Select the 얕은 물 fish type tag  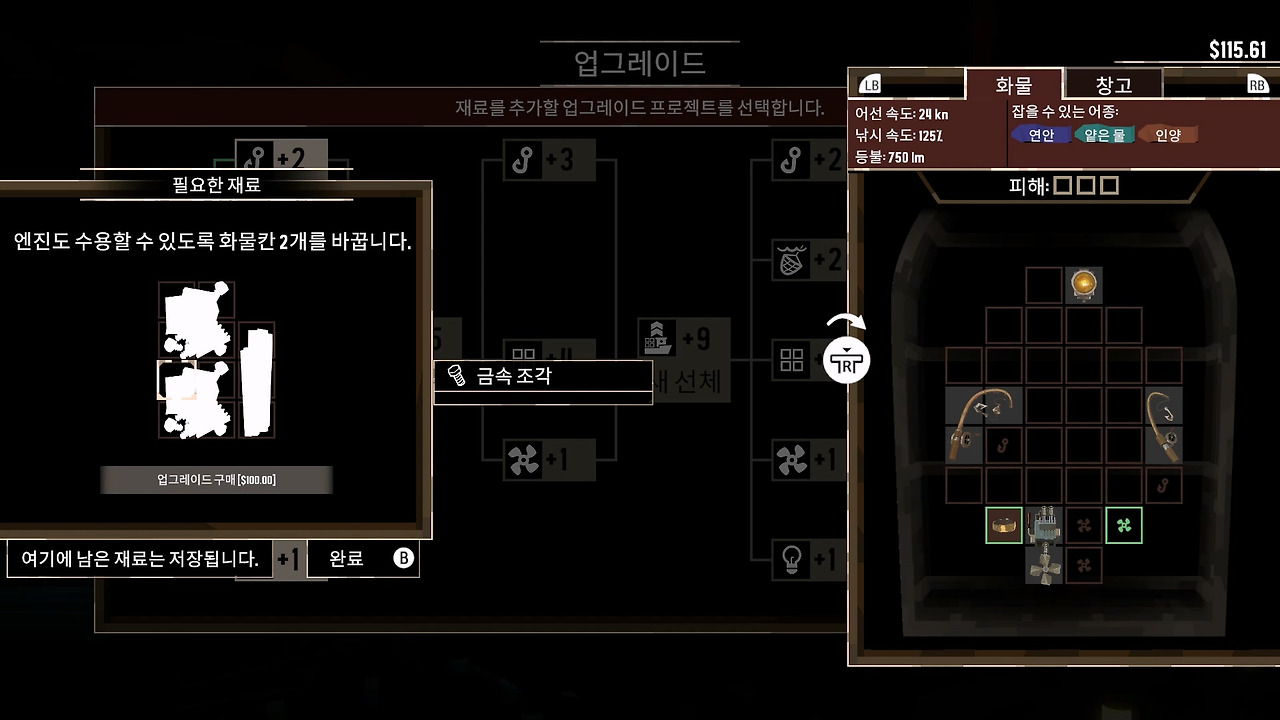point(1106,132)
